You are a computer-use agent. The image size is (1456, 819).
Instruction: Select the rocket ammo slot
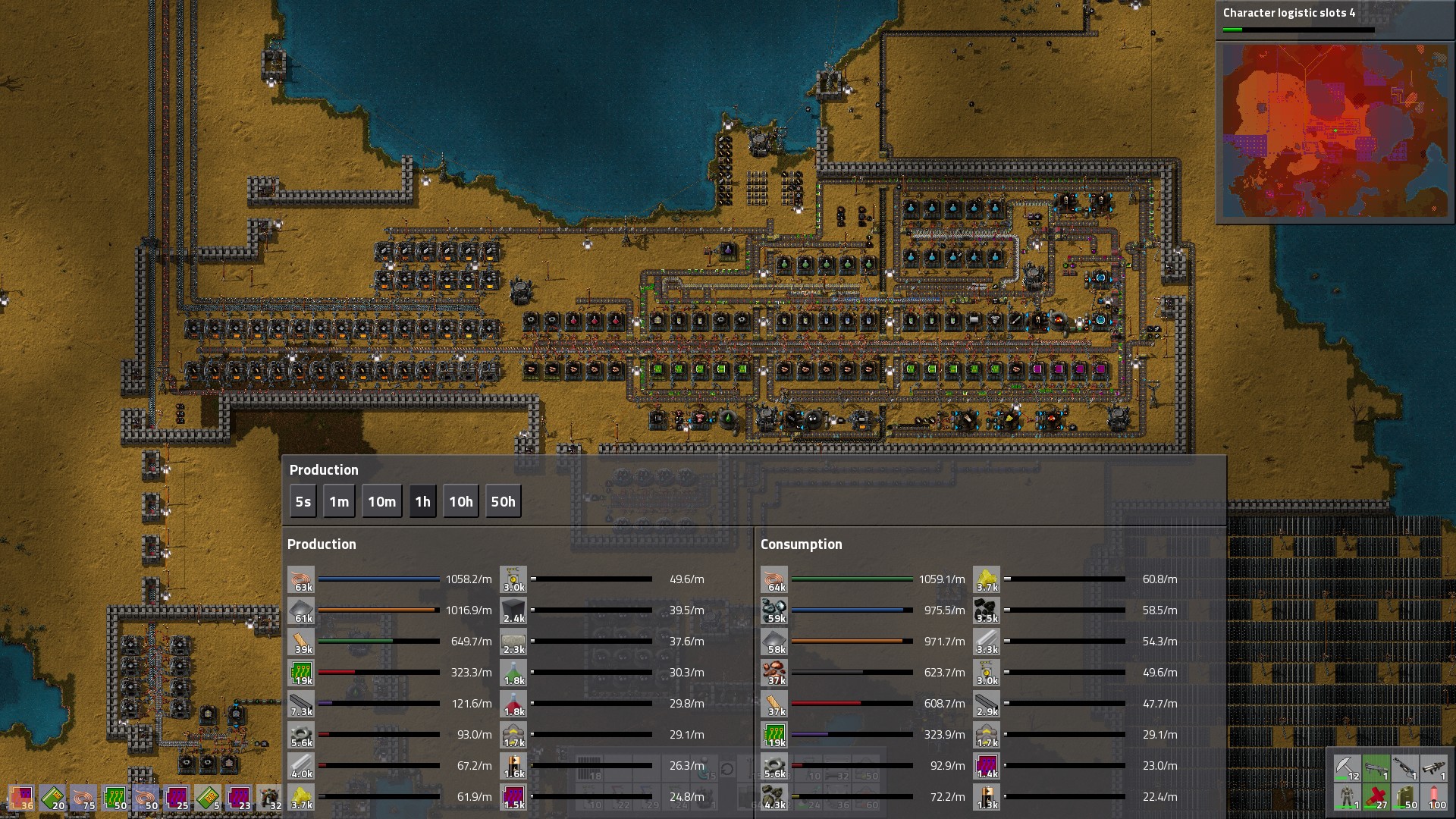click(1434, 797)
